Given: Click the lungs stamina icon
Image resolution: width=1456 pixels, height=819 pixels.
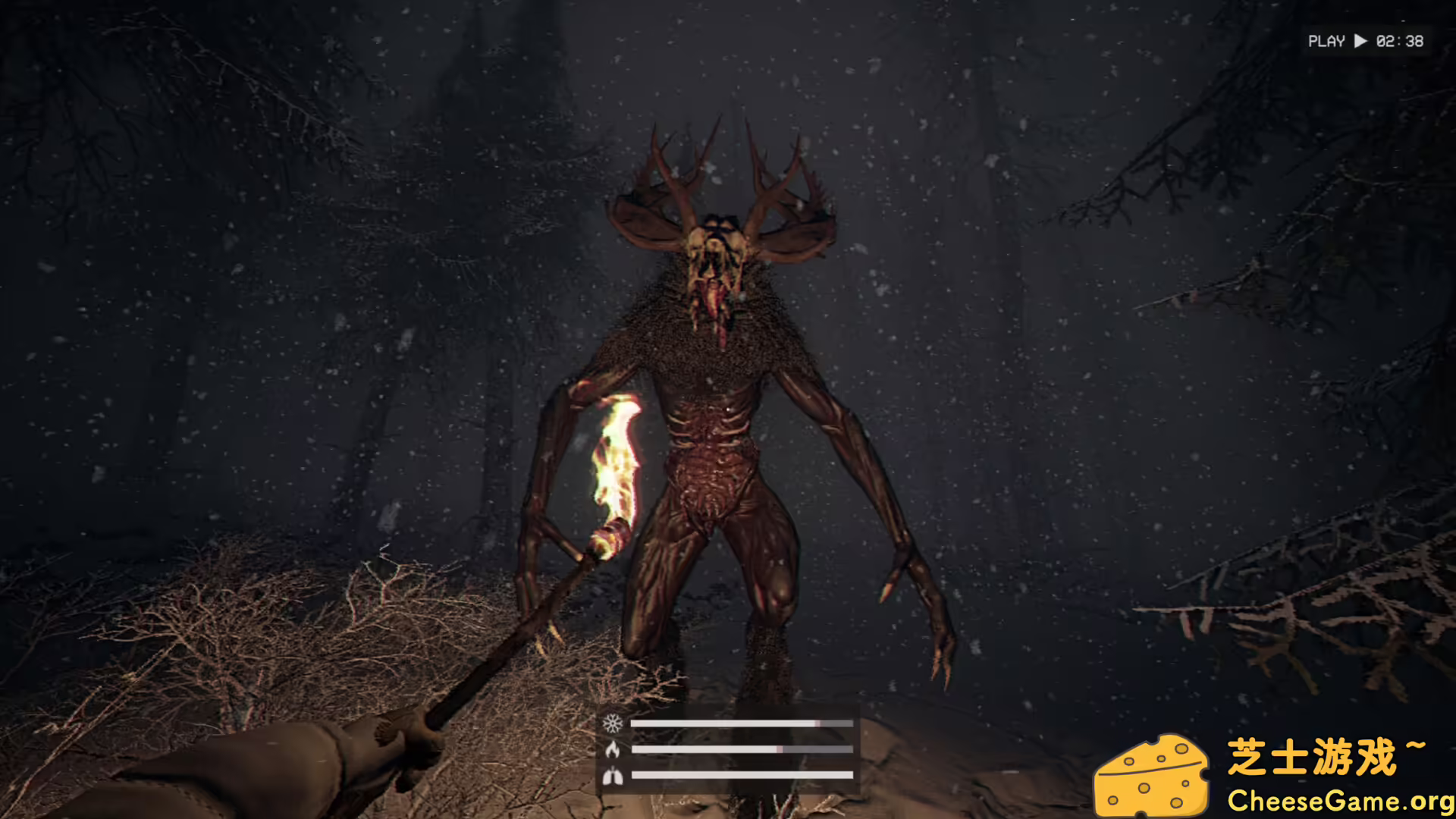Looking at the screenshot, I should 613,776.
